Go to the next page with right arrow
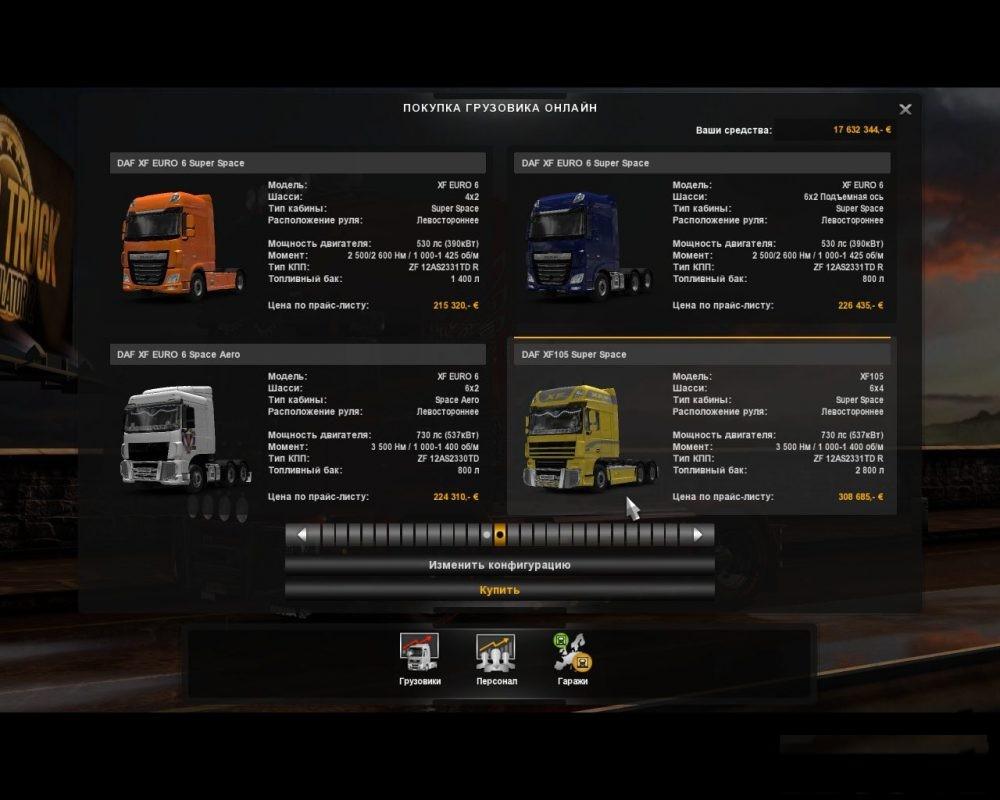This screenshot has height=800, width=1000. [698, 535]
